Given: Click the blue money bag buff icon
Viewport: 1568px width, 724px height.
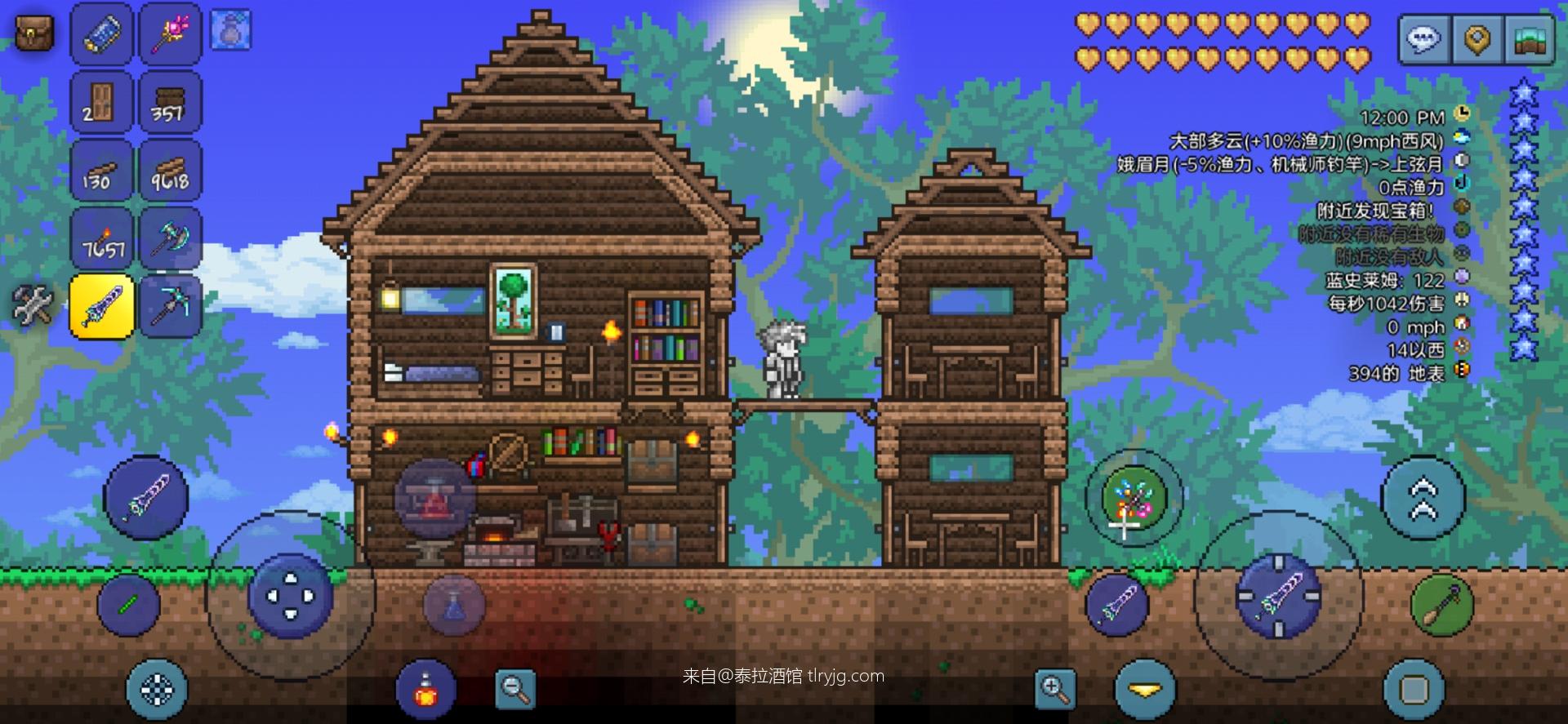Looking at the screenshot, I should coord(230,30).
